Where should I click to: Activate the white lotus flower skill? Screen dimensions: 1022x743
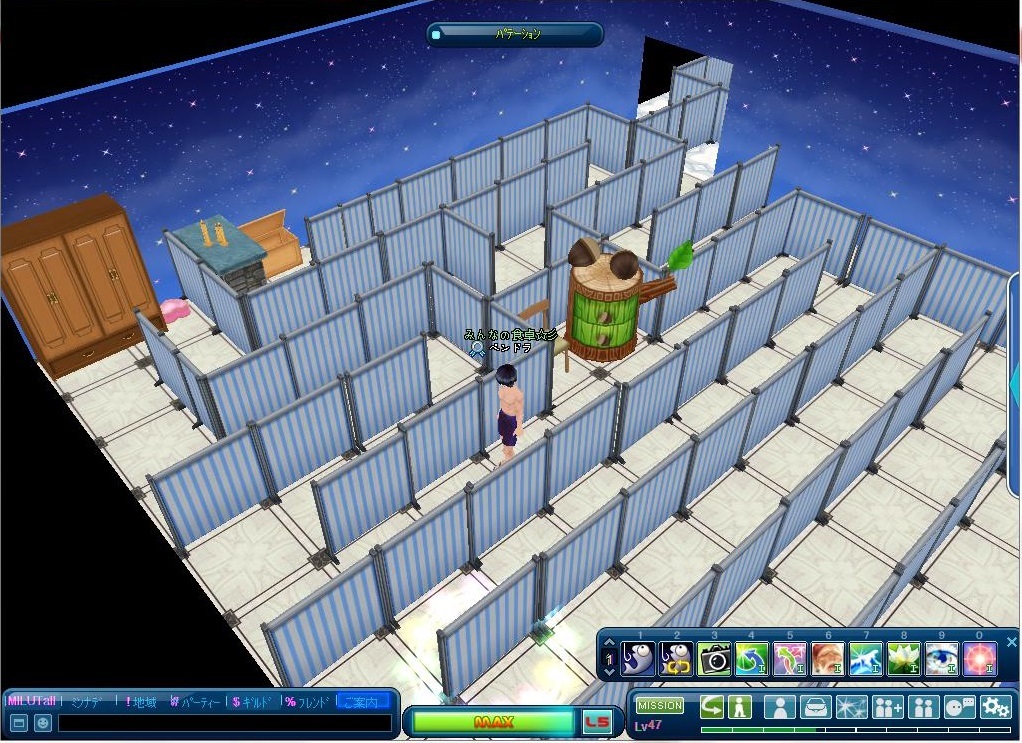click(903, 658)
